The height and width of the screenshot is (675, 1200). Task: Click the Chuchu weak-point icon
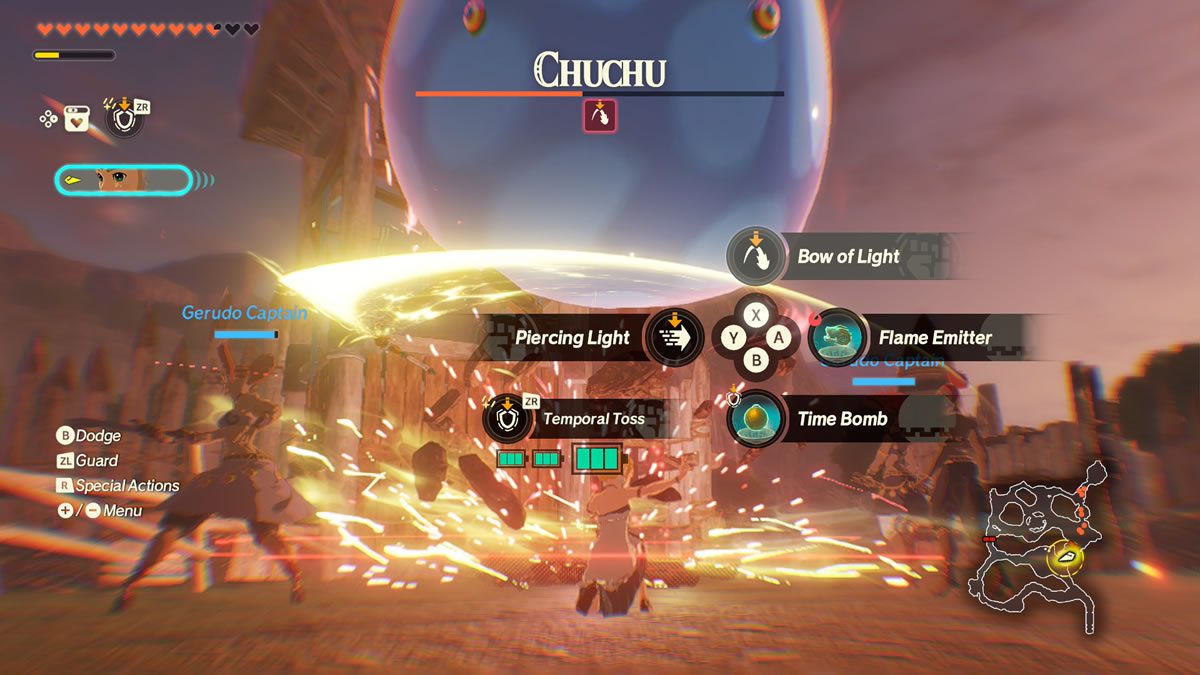tap(599, 116)
